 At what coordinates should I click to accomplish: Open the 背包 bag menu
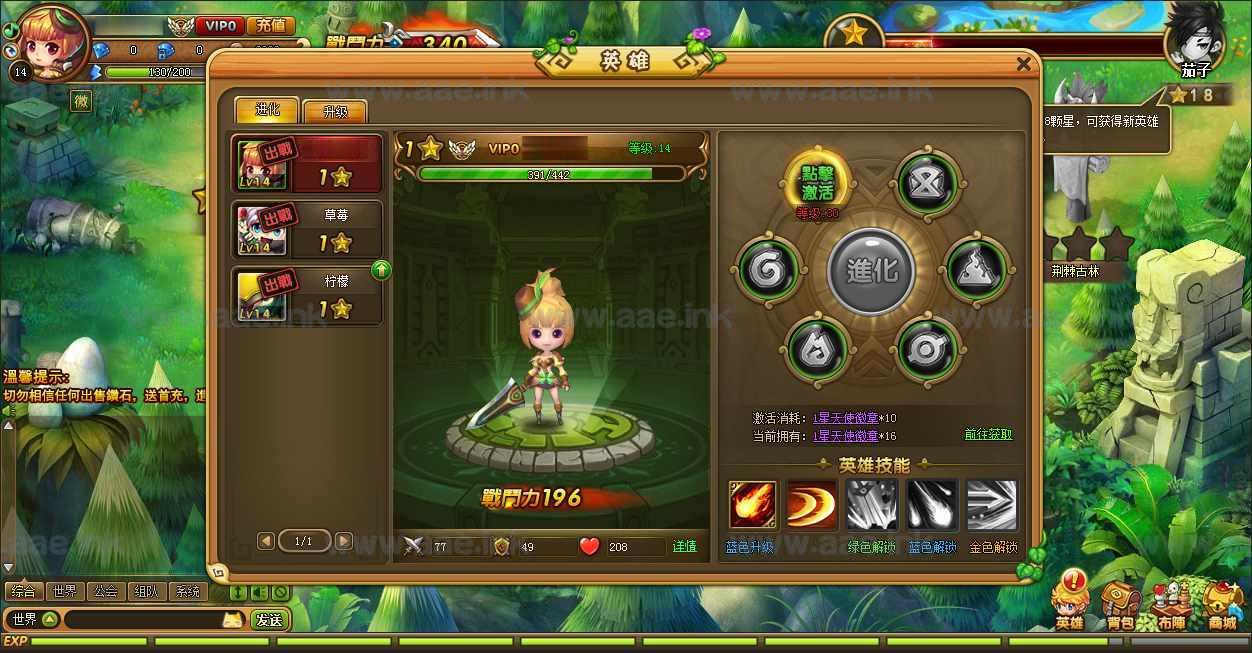(x=1121, y=606)
